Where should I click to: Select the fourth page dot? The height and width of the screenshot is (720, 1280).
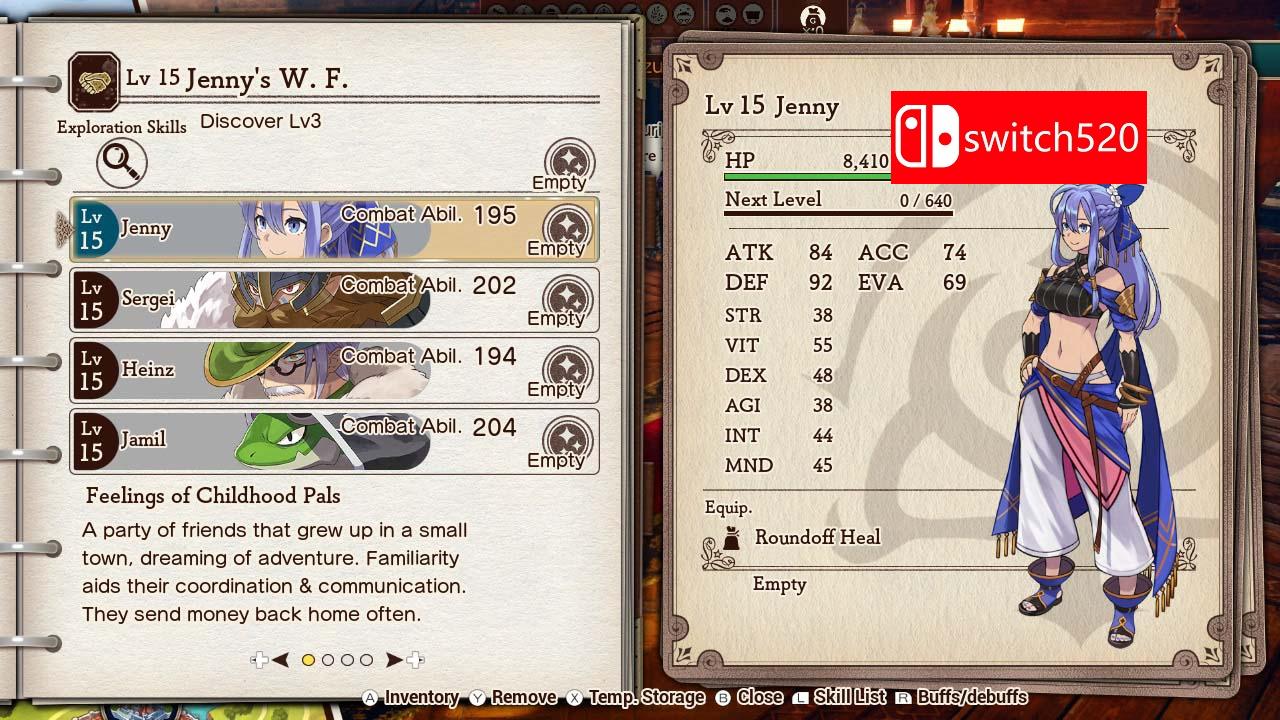tap(366, 659)
